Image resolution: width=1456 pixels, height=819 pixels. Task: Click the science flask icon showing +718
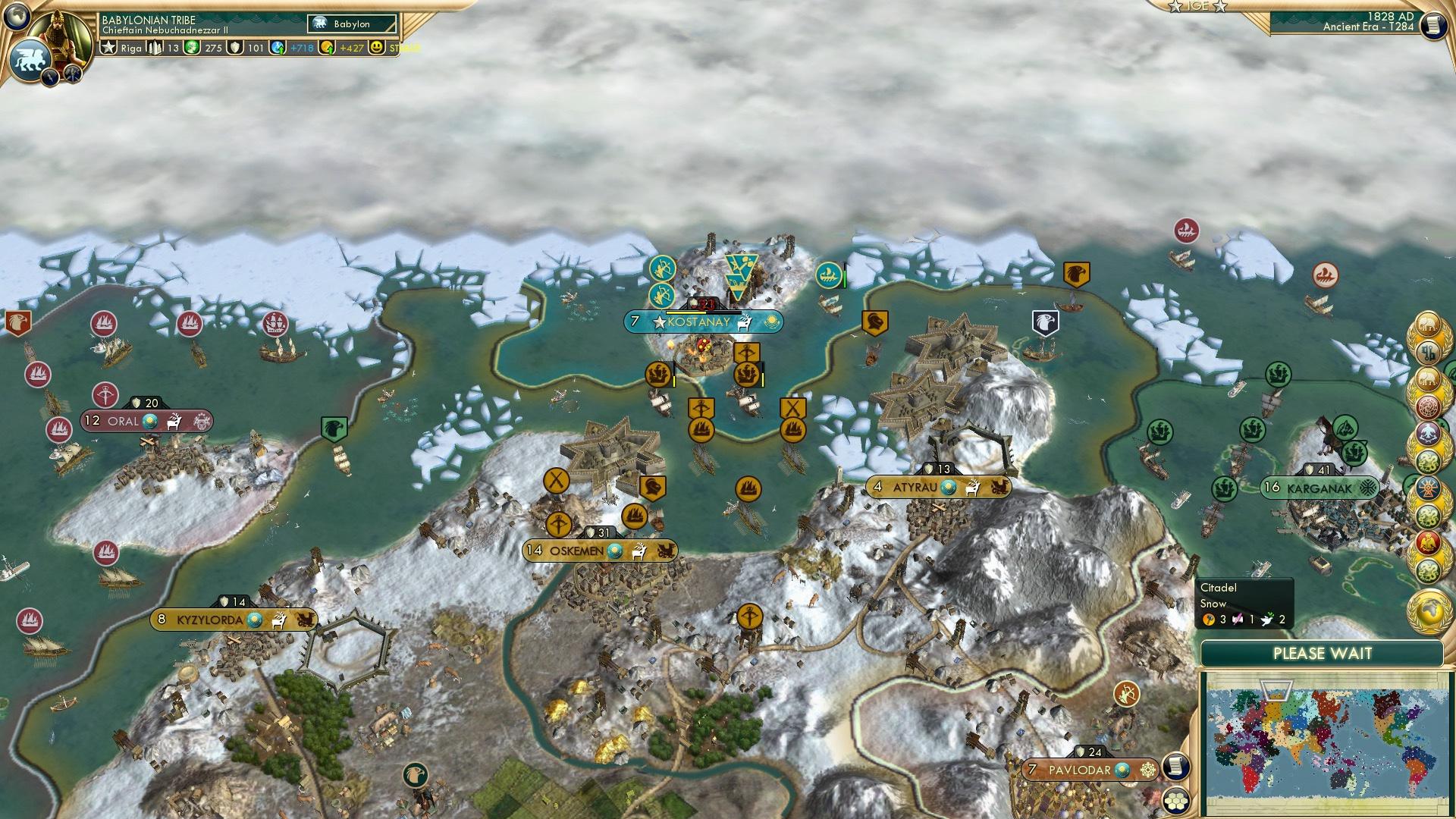278,47
